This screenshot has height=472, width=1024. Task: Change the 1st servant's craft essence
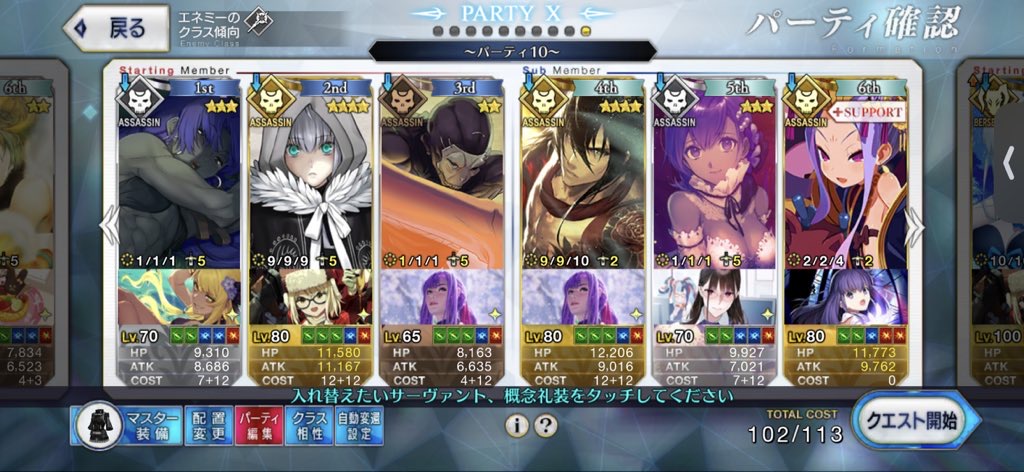(180, 296)
